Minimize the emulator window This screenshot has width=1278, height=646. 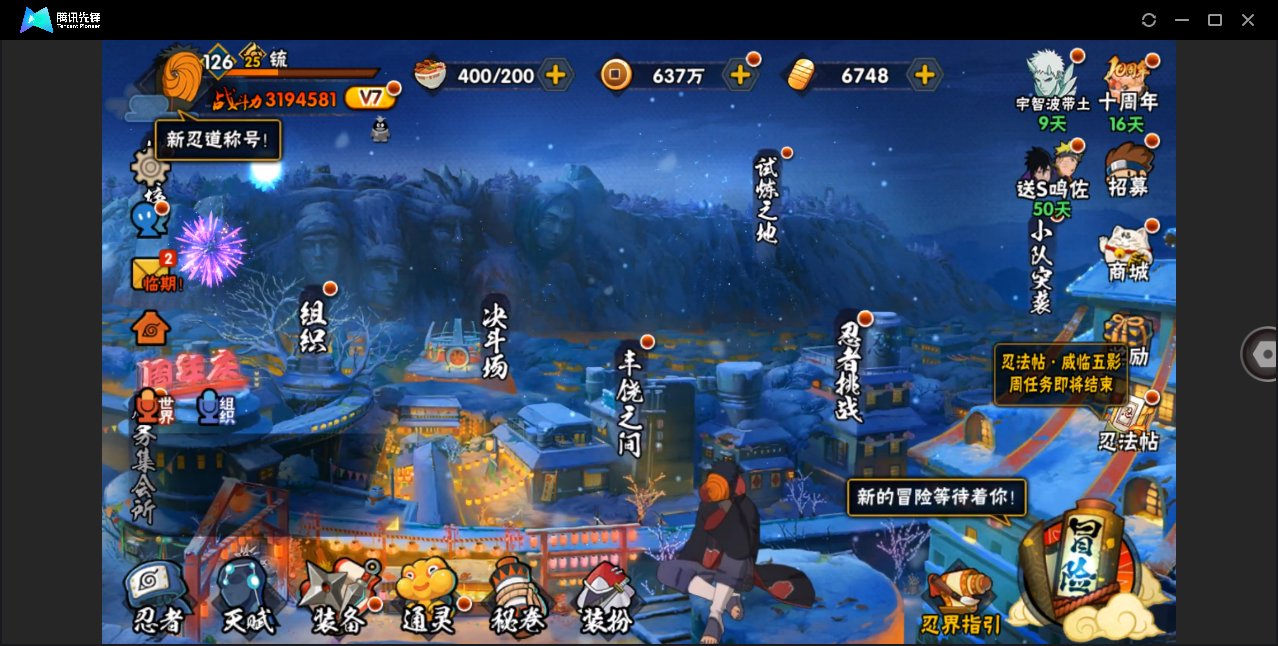click(1182, 20)
